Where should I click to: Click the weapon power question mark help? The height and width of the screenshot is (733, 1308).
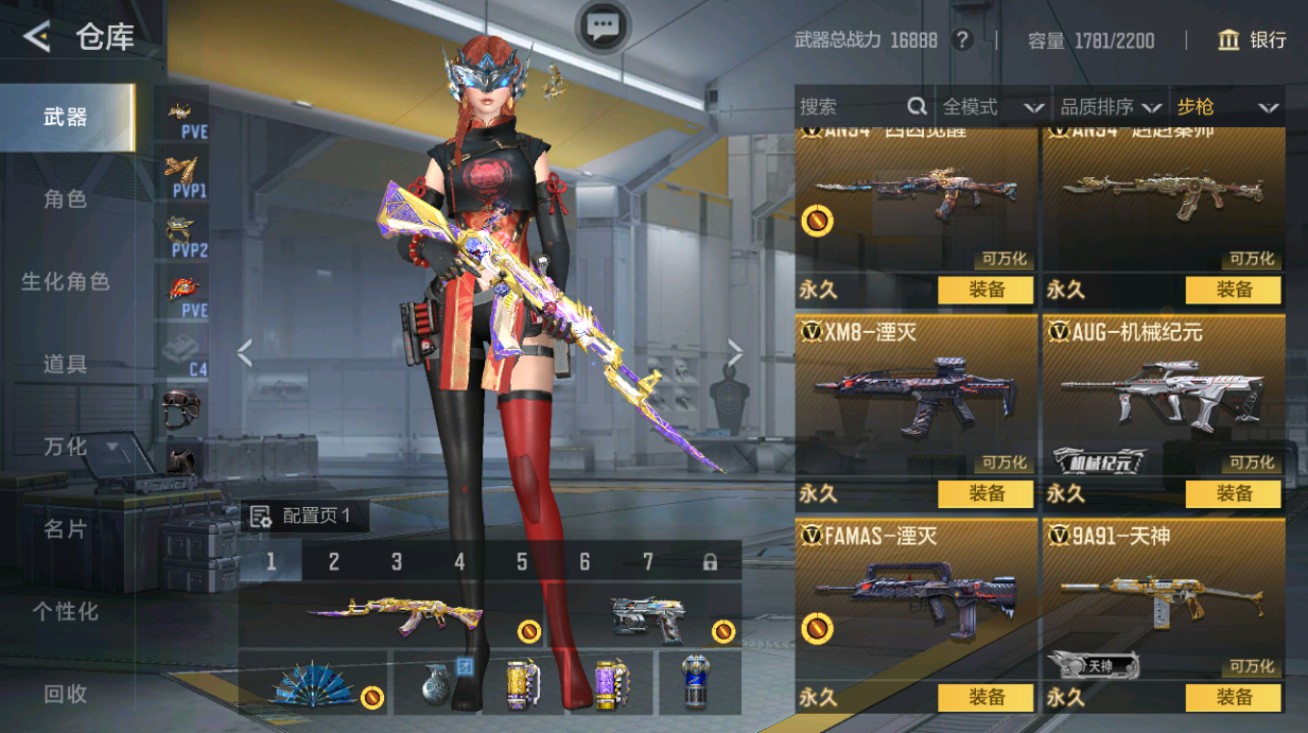tap(962, 40)
